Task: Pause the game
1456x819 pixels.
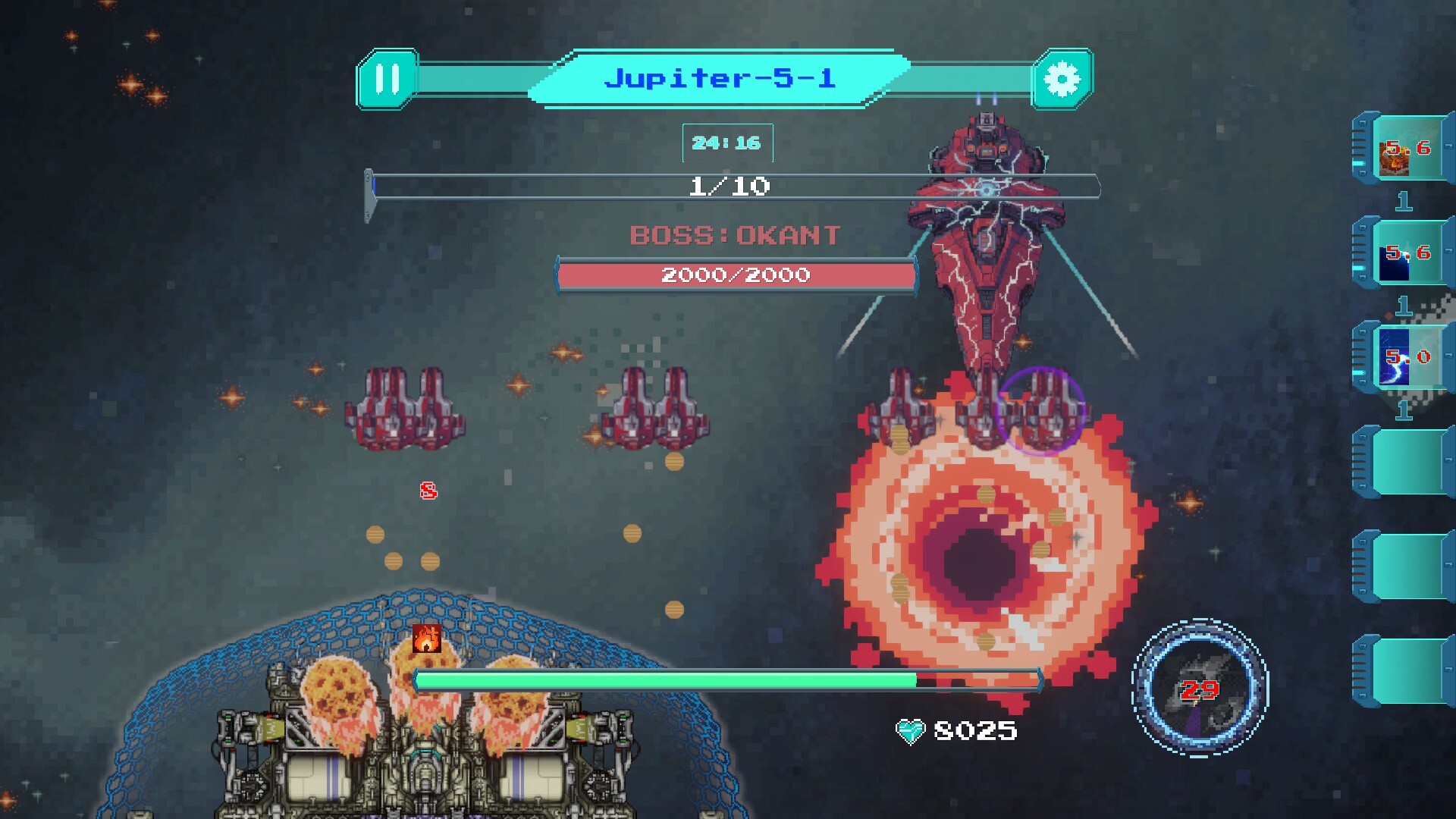Action: (x=387, y=79)
